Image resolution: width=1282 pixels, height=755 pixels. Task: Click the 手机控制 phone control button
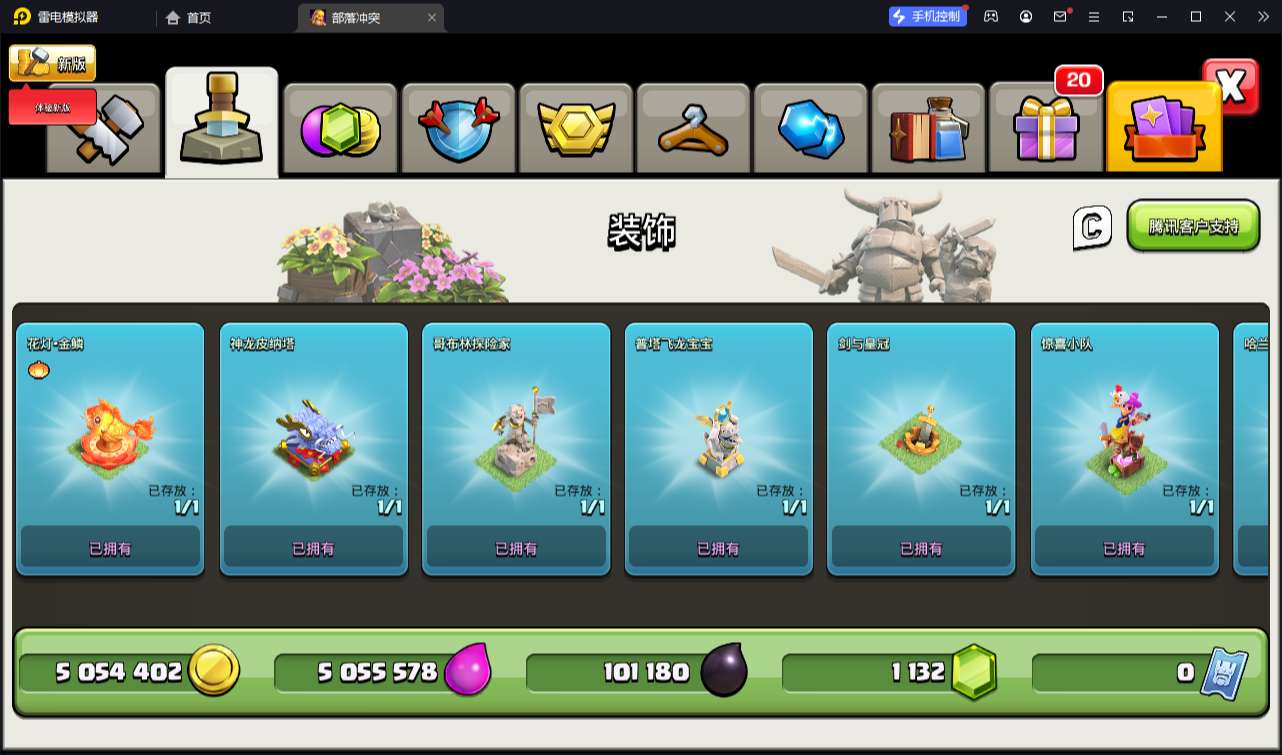point(927,16)
